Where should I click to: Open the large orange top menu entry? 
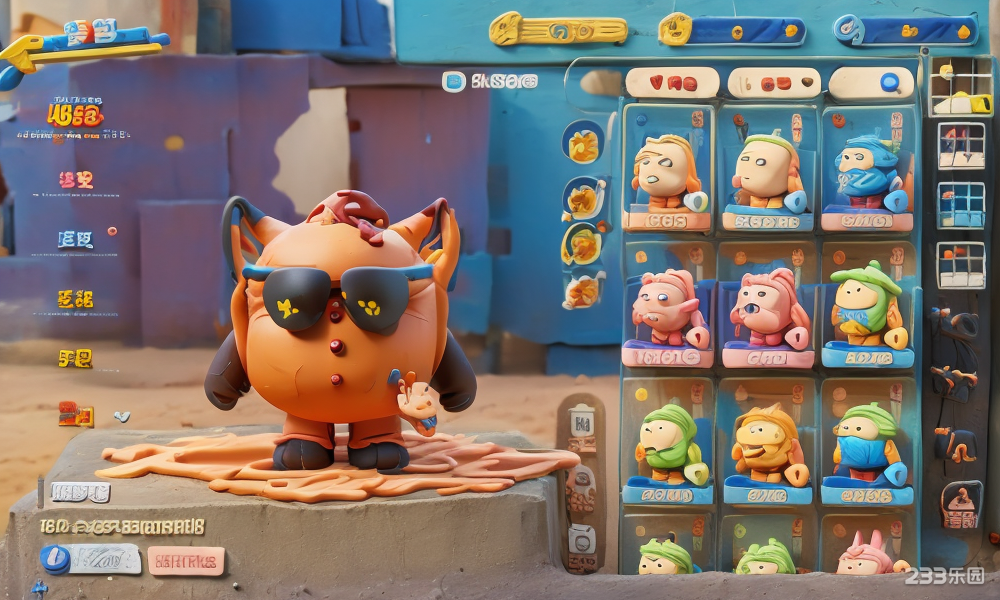75,115
